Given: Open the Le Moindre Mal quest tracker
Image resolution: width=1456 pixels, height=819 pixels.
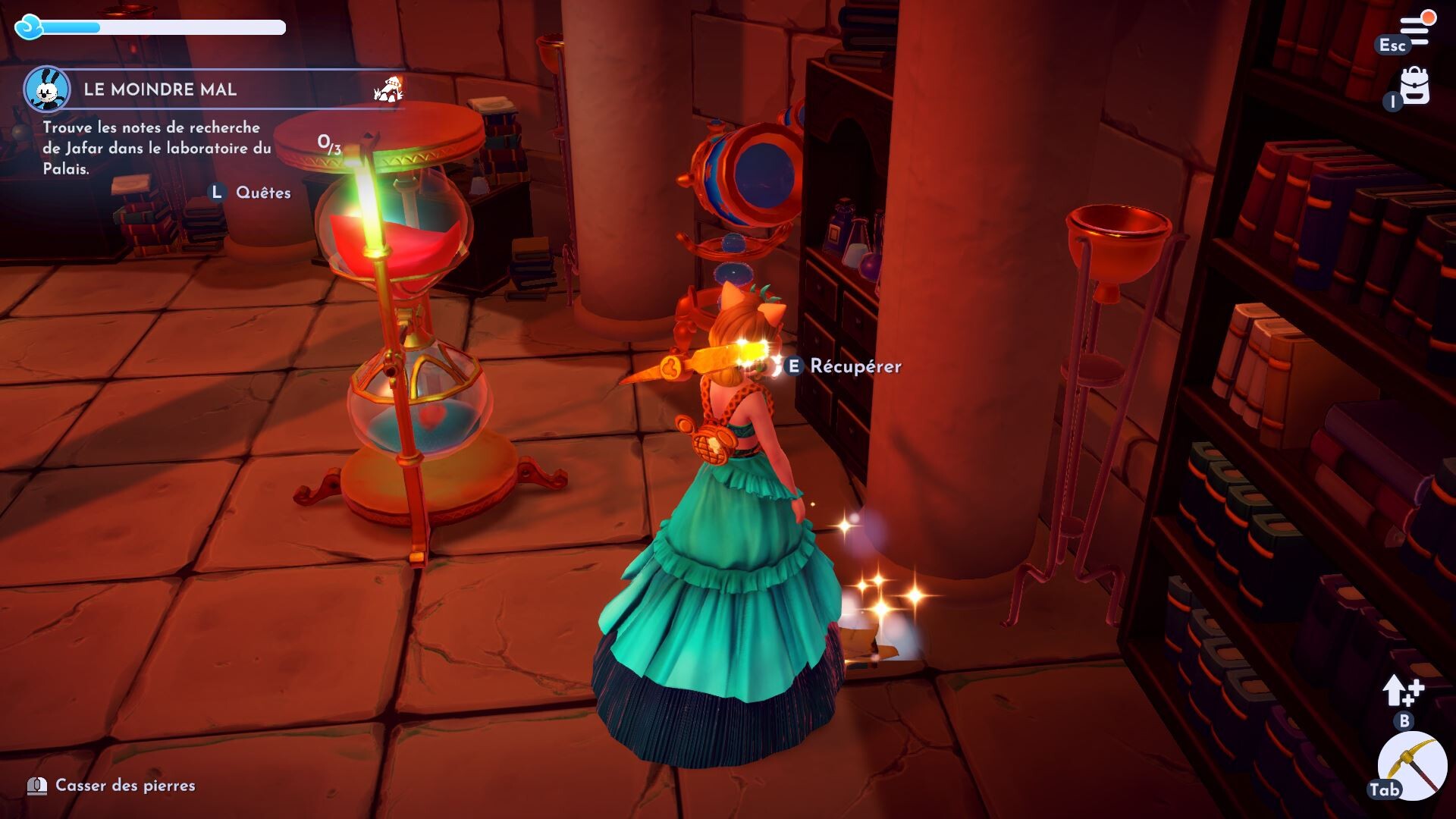Looking at the screenshot, I should pos(160,89).
